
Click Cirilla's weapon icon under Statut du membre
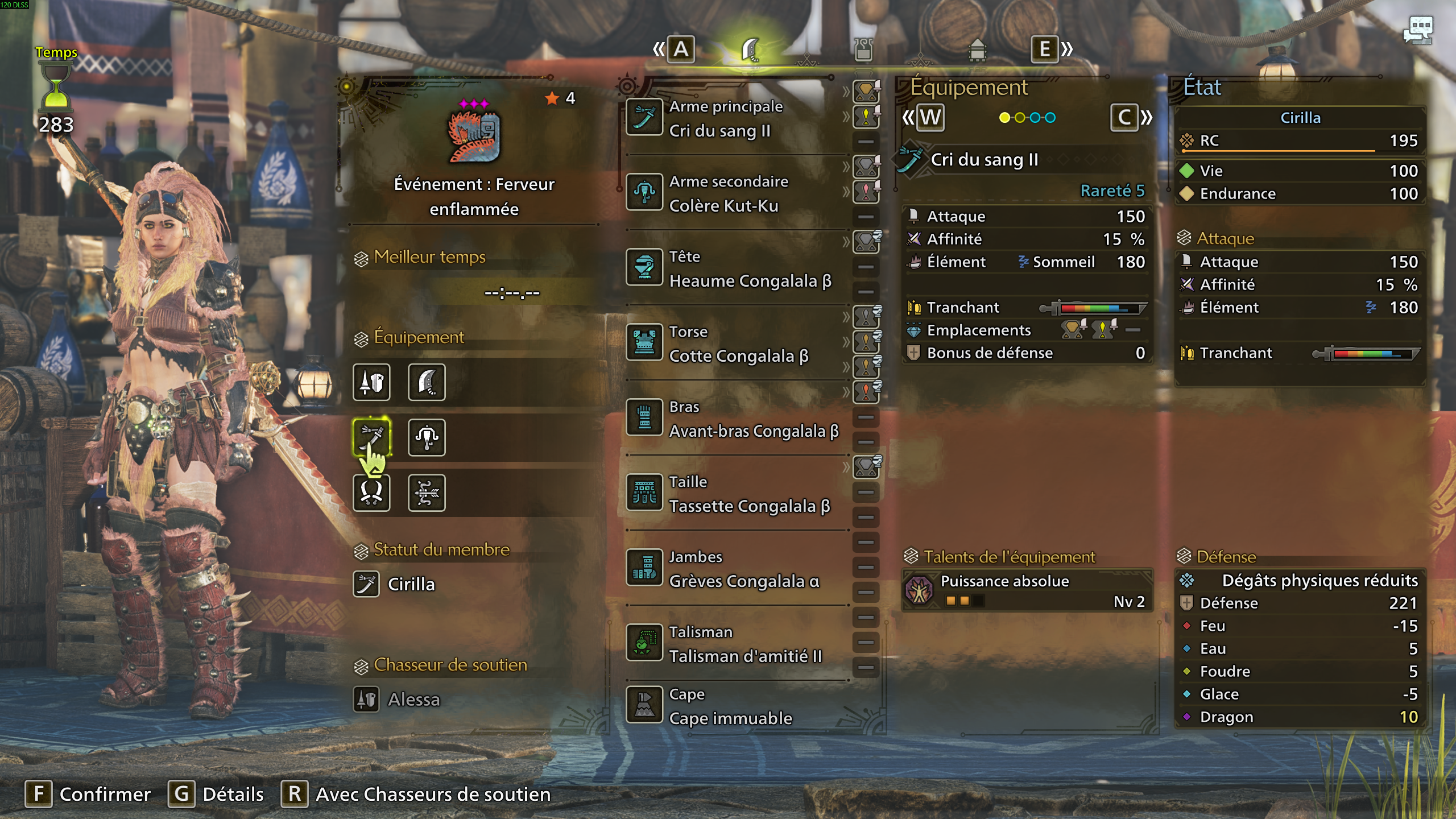(x=366, y=584)
